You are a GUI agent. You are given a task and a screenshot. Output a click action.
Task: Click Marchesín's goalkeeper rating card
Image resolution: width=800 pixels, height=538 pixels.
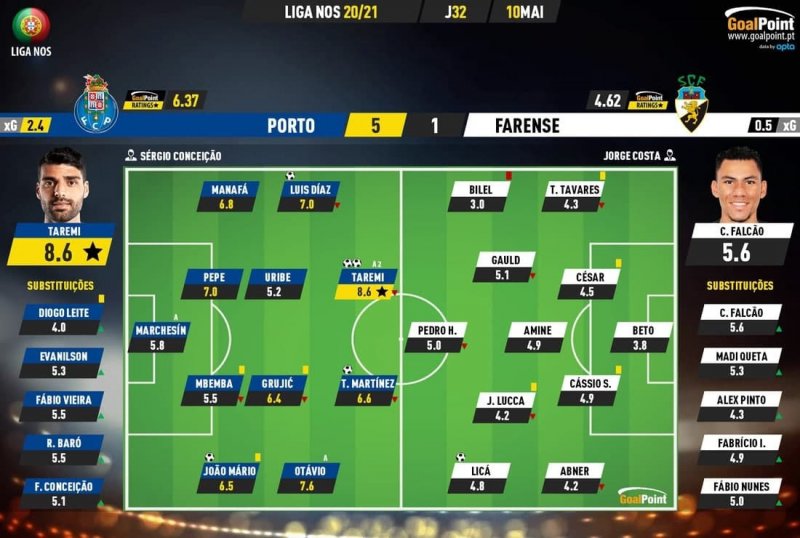[x=159, y=338]
